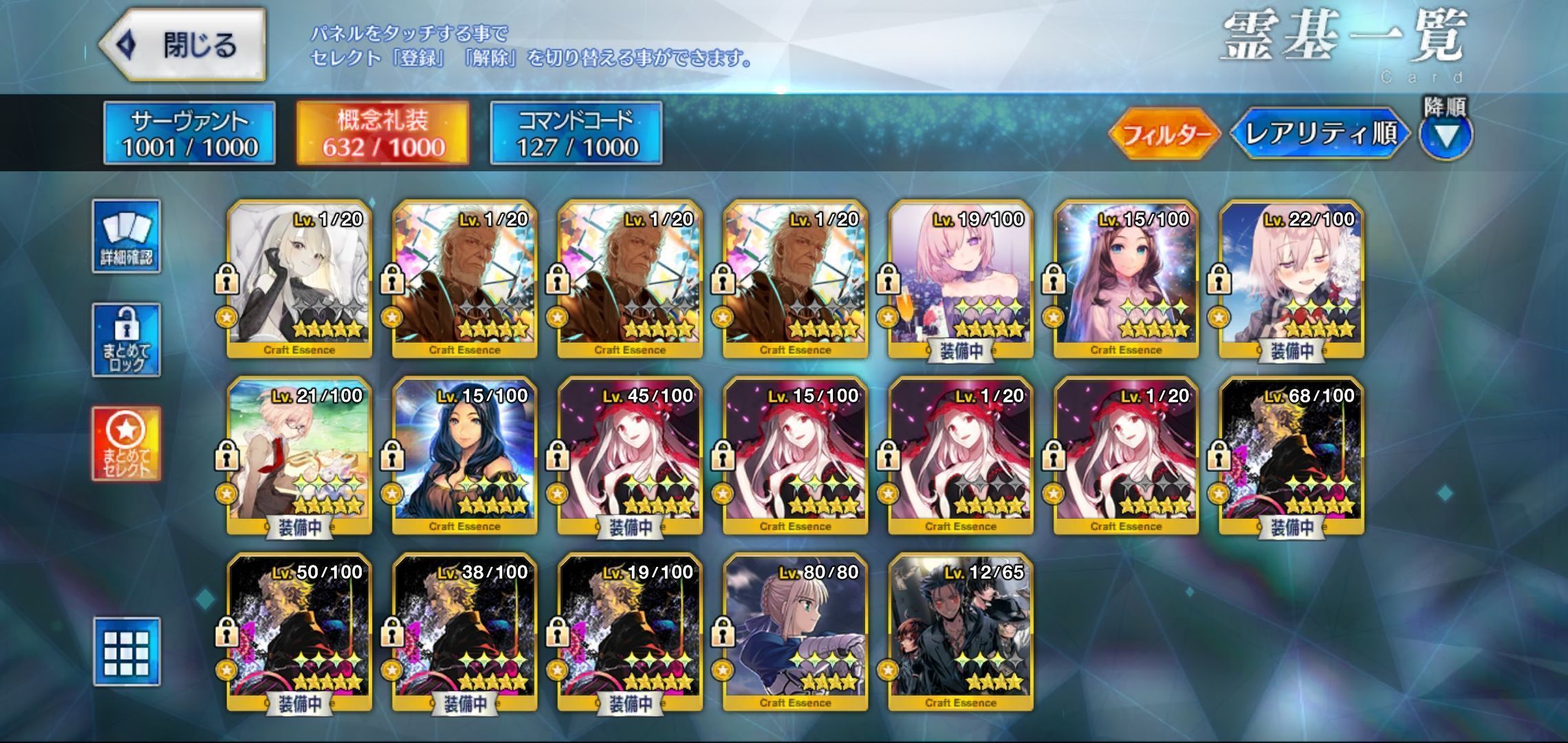1568x743 pixels.
Task: Choose the dark-haired woman Lv.15/100 card
Action: 465,455
